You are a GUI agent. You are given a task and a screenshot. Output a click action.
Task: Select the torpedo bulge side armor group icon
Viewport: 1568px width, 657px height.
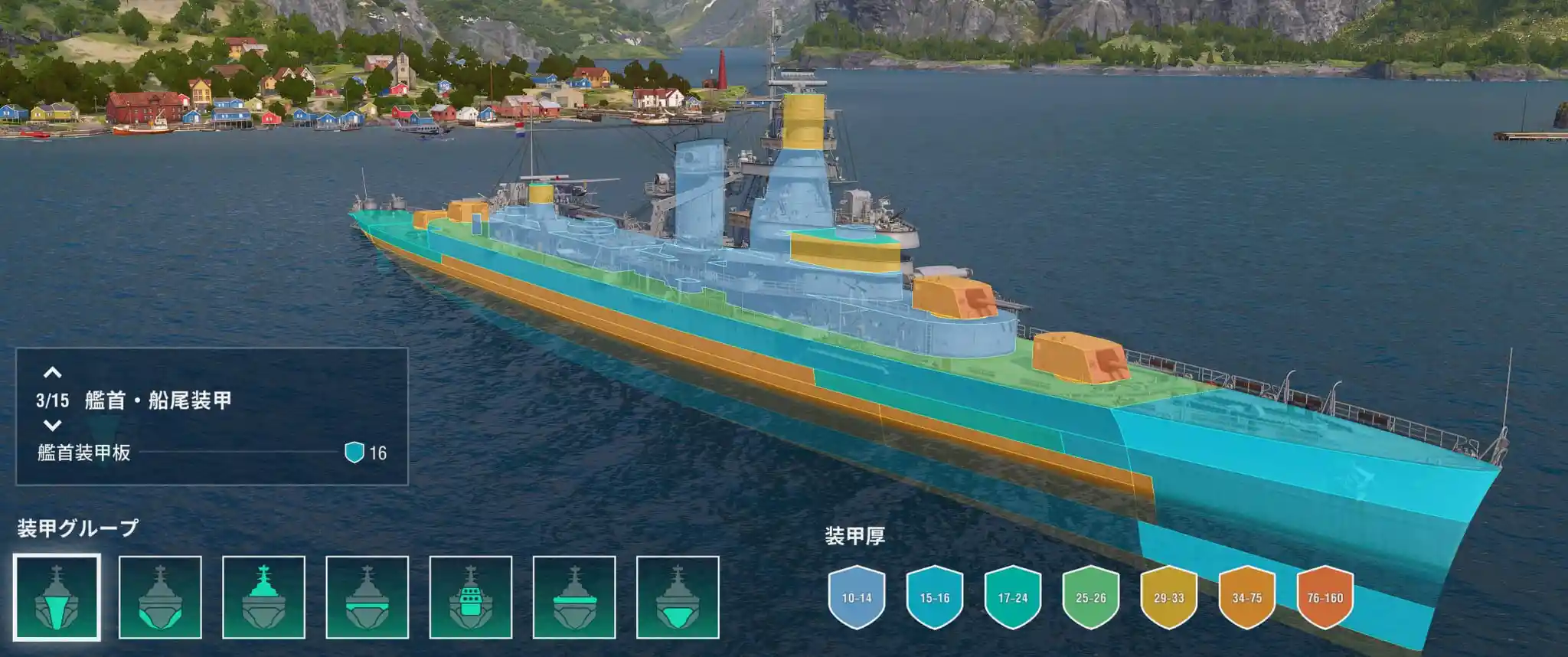point(160,597)
